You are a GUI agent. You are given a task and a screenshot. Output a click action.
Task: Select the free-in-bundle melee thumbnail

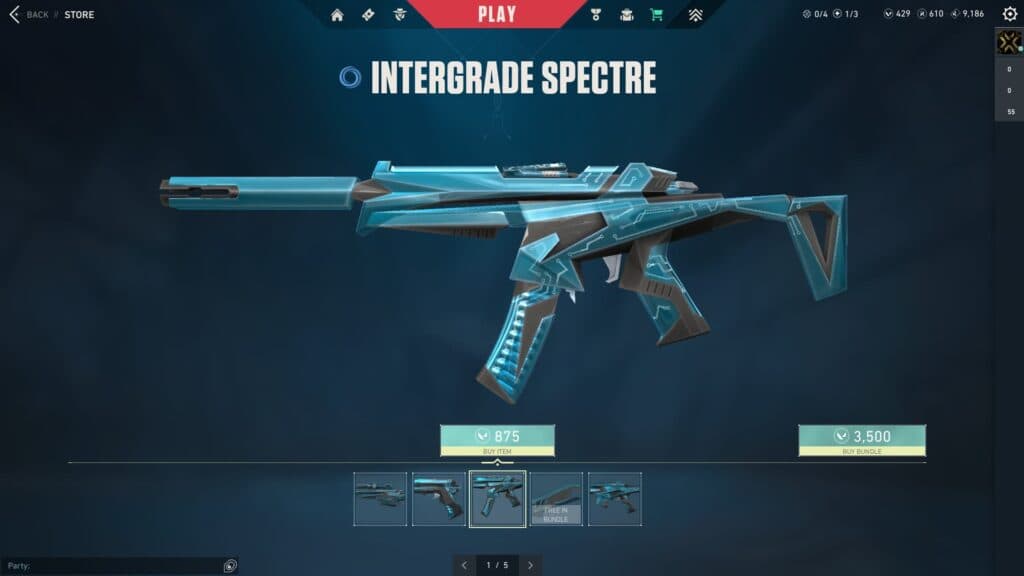pos(556,498)
